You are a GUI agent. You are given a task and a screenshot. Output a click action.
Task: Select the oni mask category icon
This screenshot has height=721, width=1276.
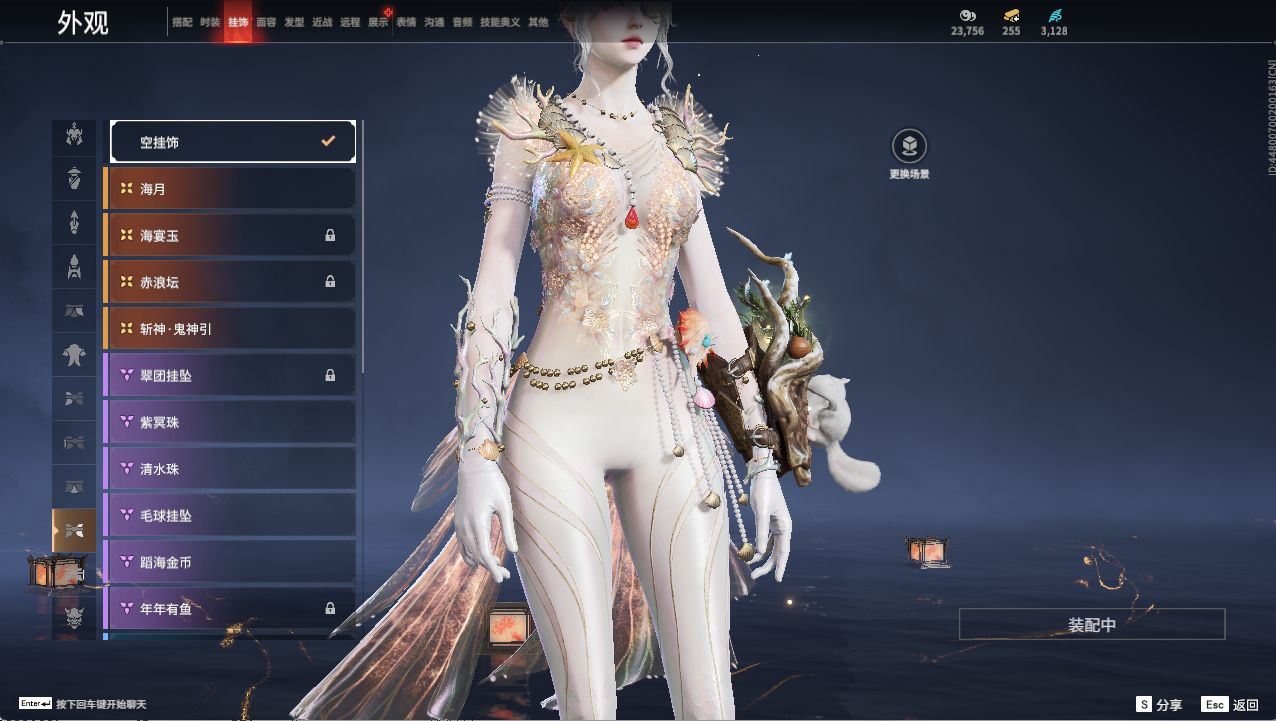(74, 617)
